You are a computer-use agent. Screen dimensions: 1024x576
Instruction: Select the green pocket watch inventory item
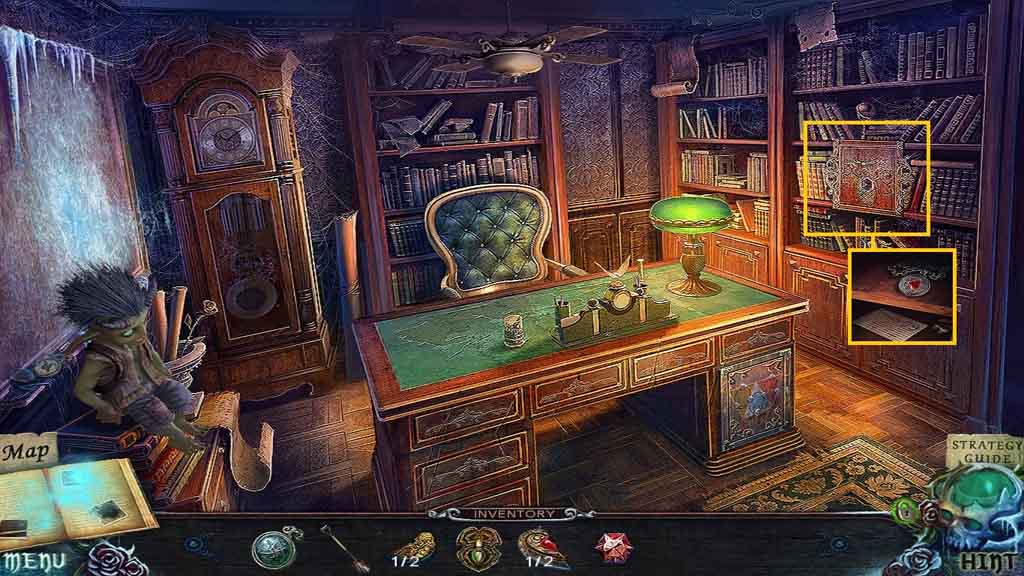(271, 546)
